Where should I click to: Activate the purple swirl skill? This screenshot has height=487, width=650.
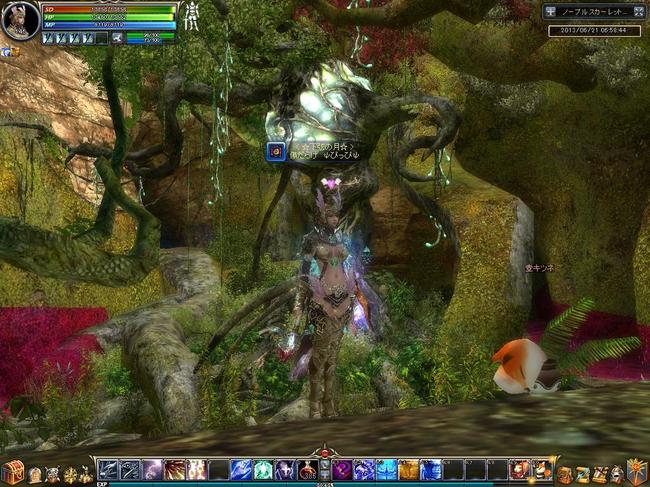342,470
